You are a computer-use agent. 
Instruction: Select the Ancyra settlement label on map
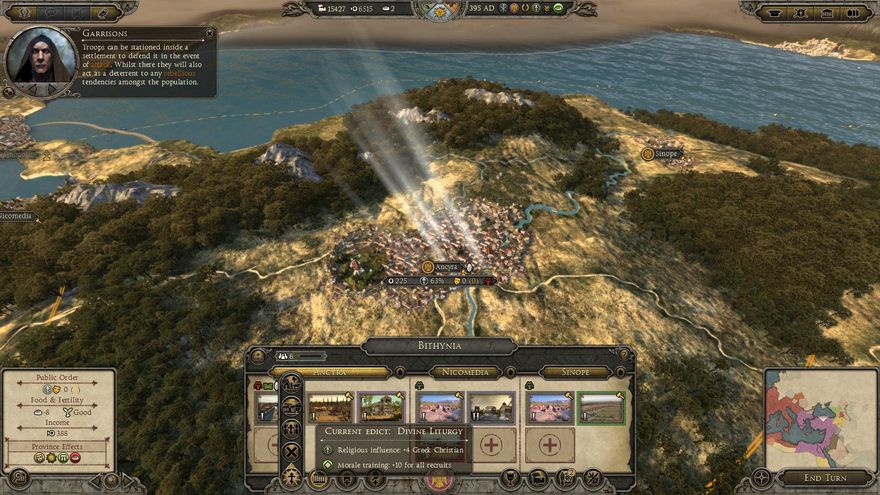447,267
